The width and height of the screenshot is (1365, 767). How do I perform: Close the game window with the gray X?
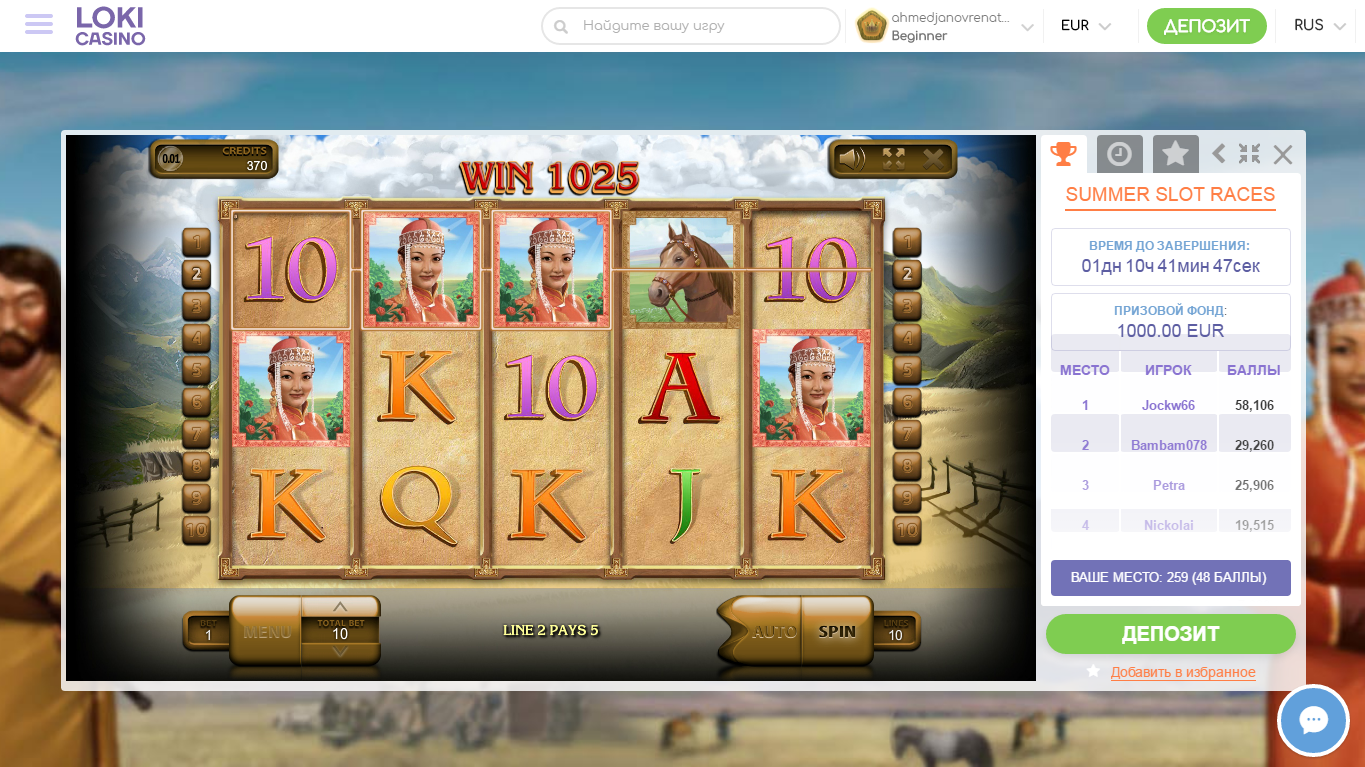click(x=1283, y=154)
